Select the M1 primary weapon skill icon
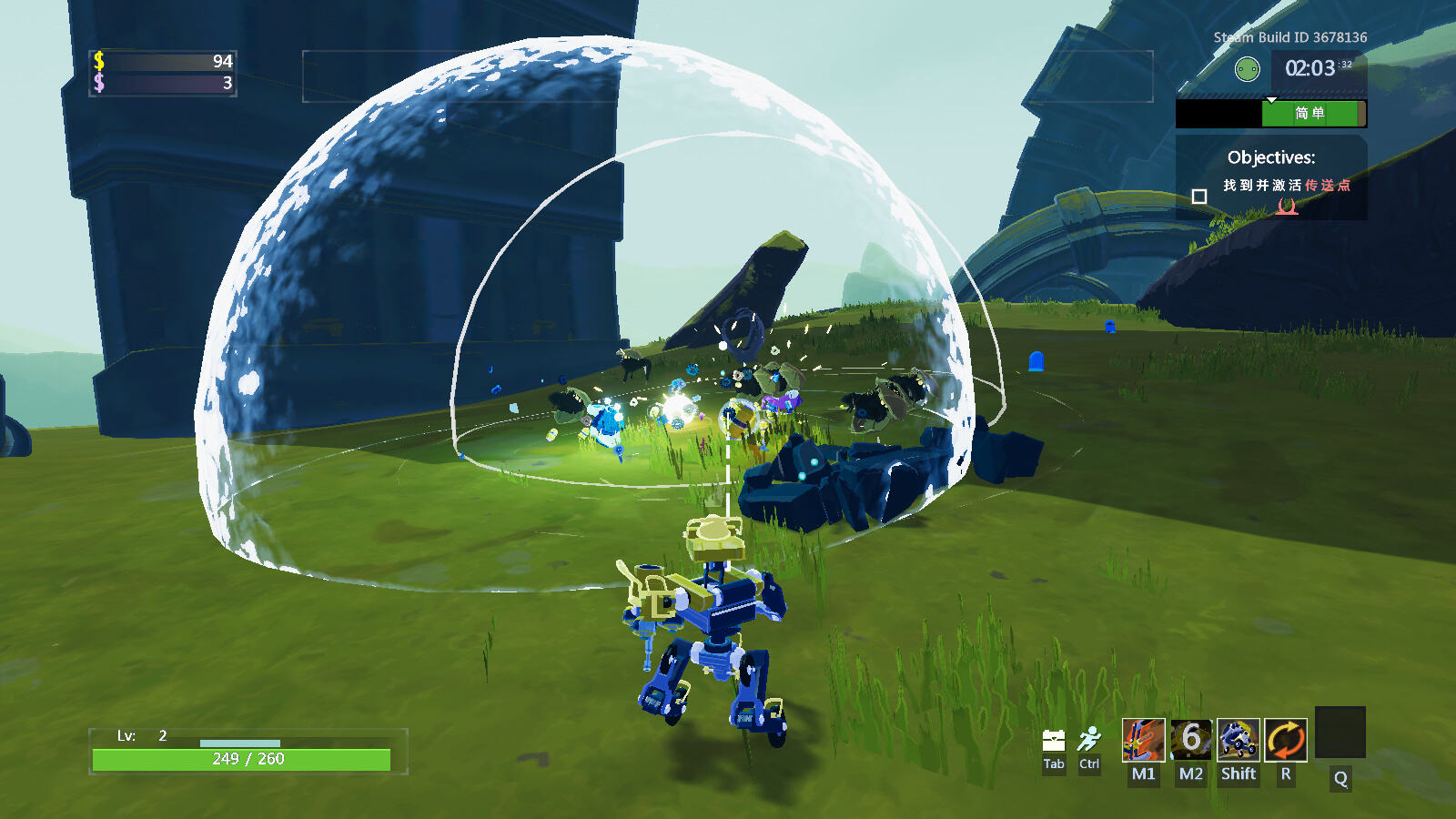The image size is (1456, 819). coord(1143,740)
